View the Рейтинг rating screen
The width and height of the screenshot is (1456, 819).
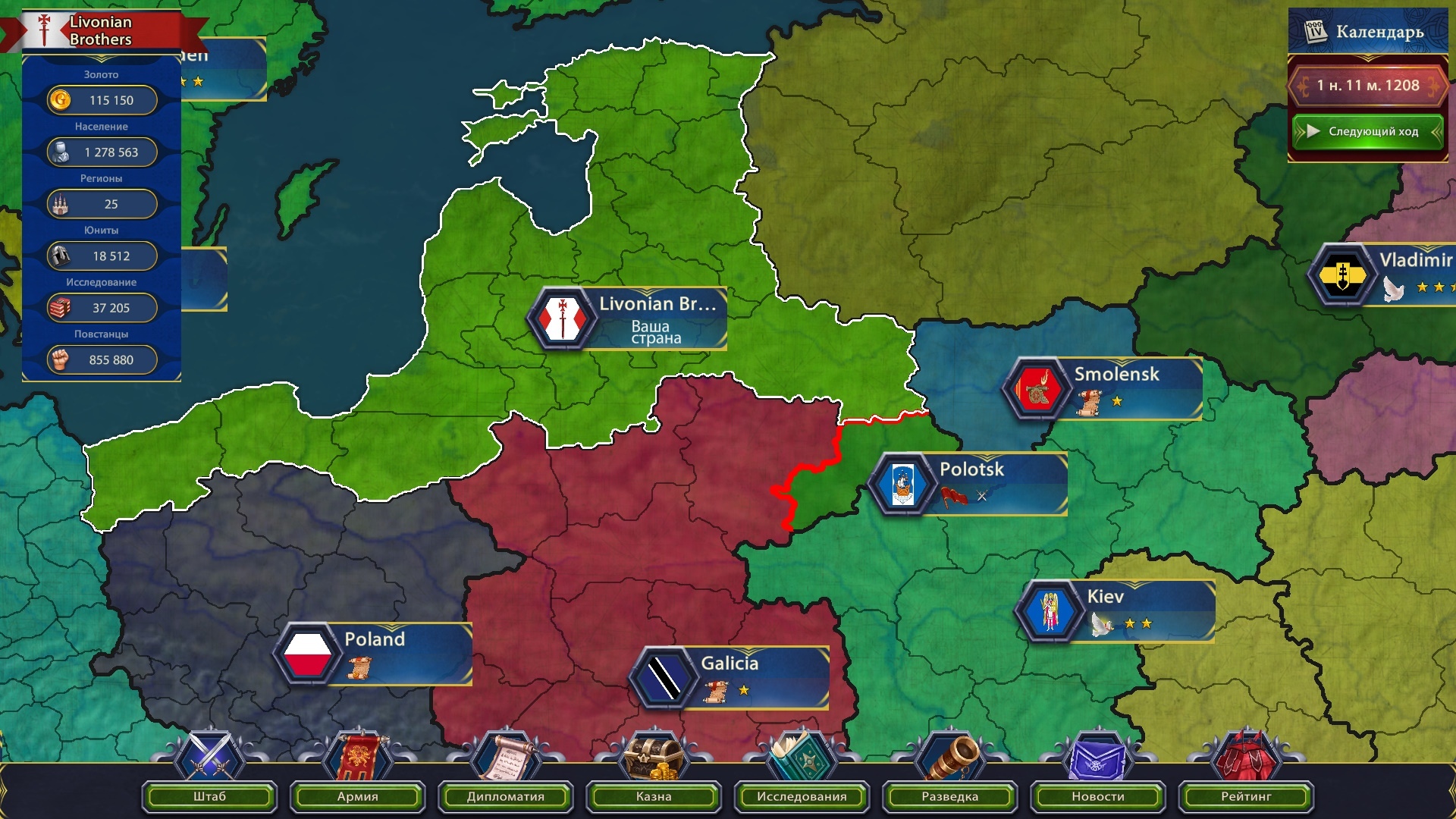click(1246, 795)
